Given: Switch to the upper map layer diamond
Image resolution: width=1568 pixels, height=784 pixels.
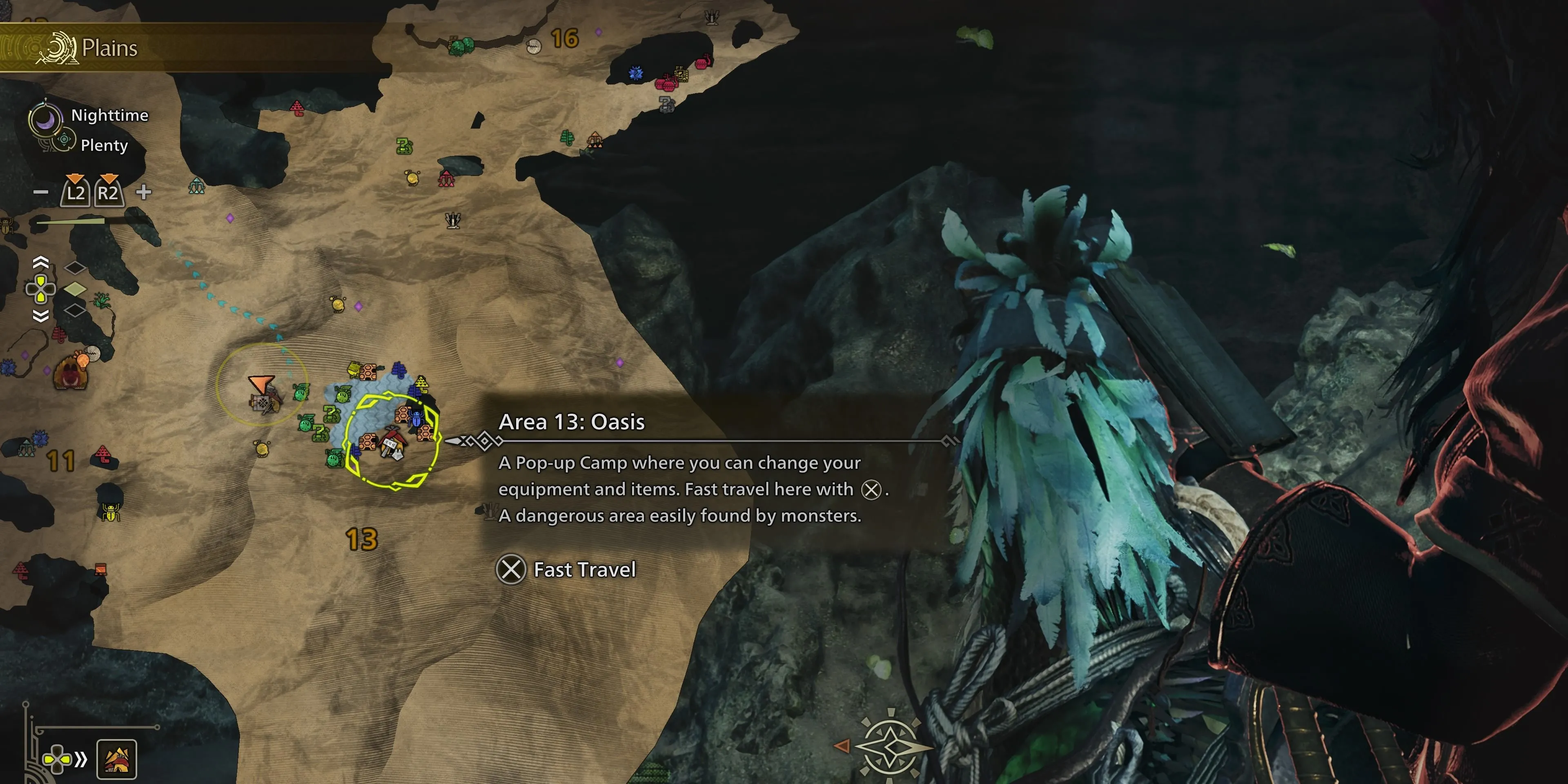Looking at the screenshot, I should [x=75, y=267].
